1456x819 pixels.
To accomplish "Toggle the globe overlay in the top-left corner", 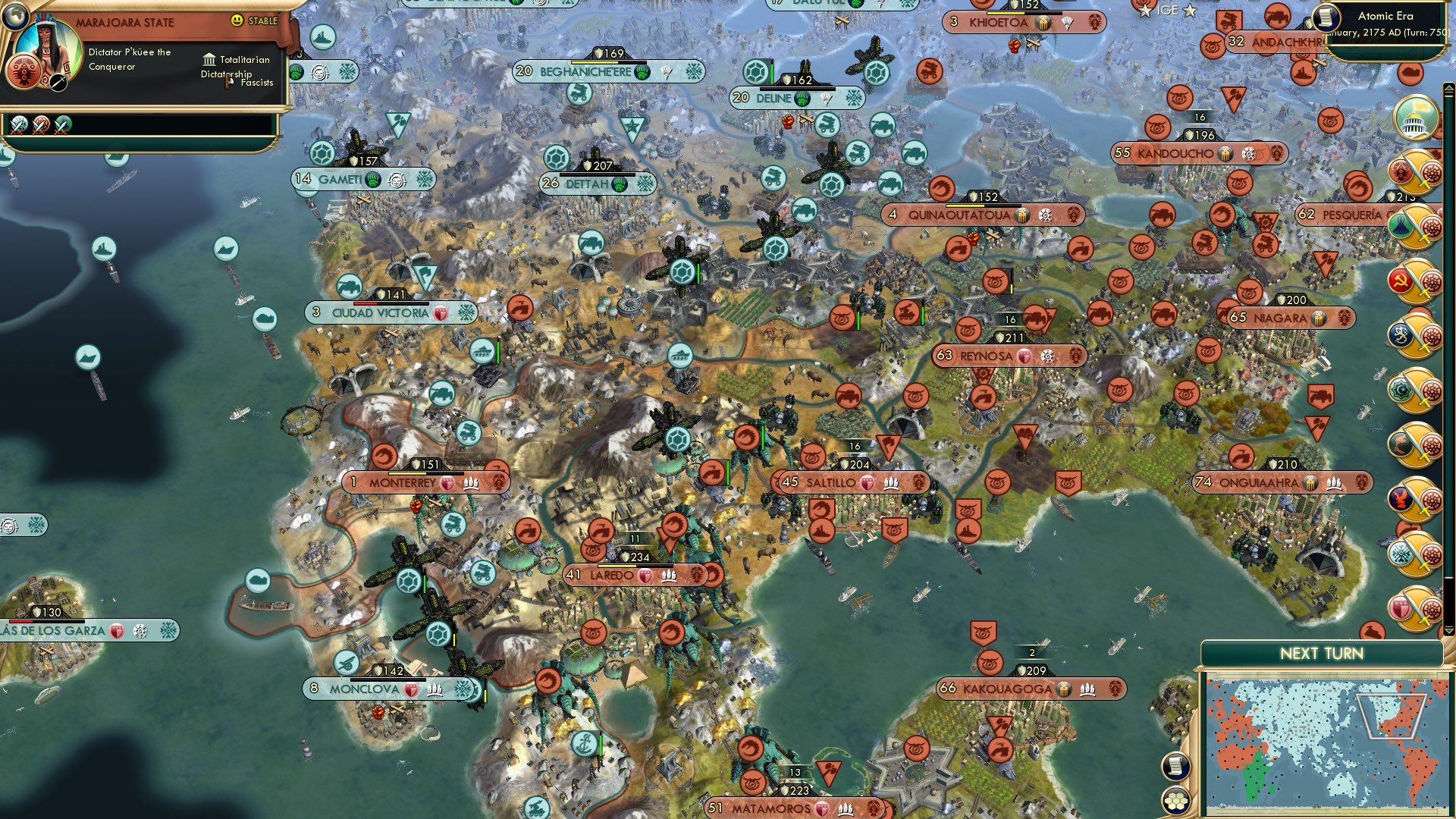I will point(16,16).
